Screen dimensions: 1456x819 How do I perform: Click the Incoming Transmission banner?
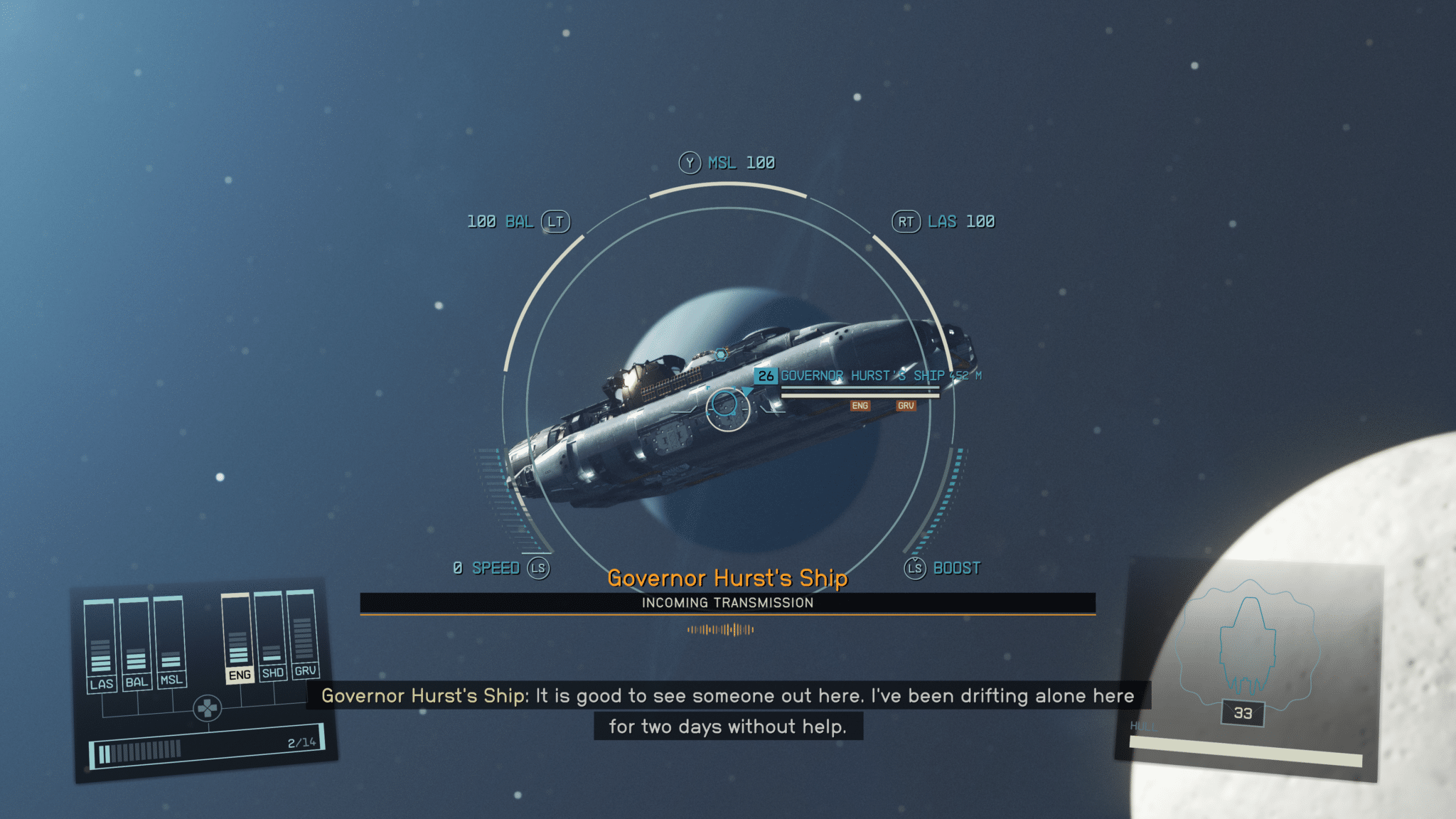[727, 603]
